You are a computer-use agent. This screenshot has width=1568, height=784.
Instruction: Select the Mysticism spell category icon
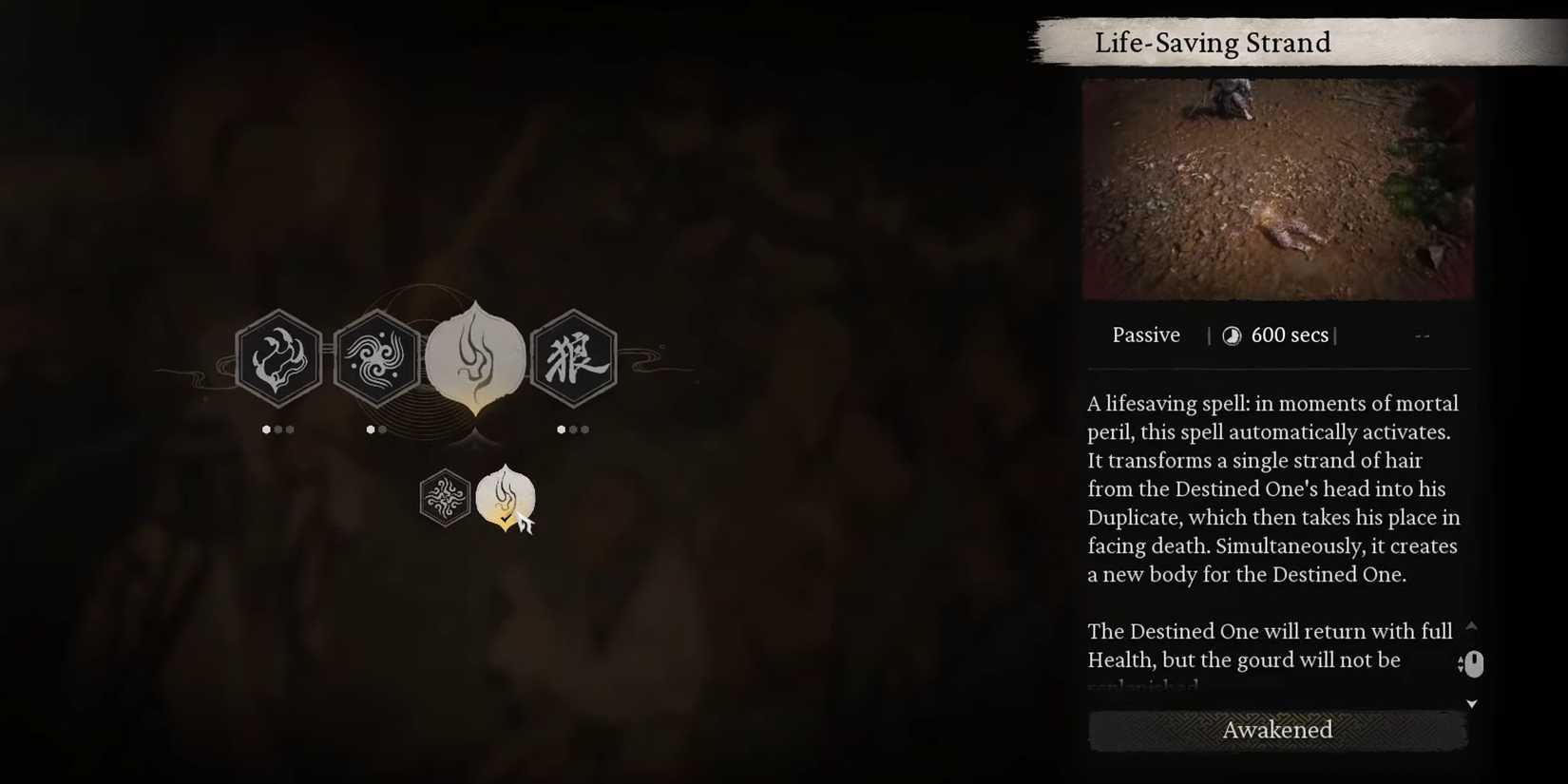[x=278, y=358]
